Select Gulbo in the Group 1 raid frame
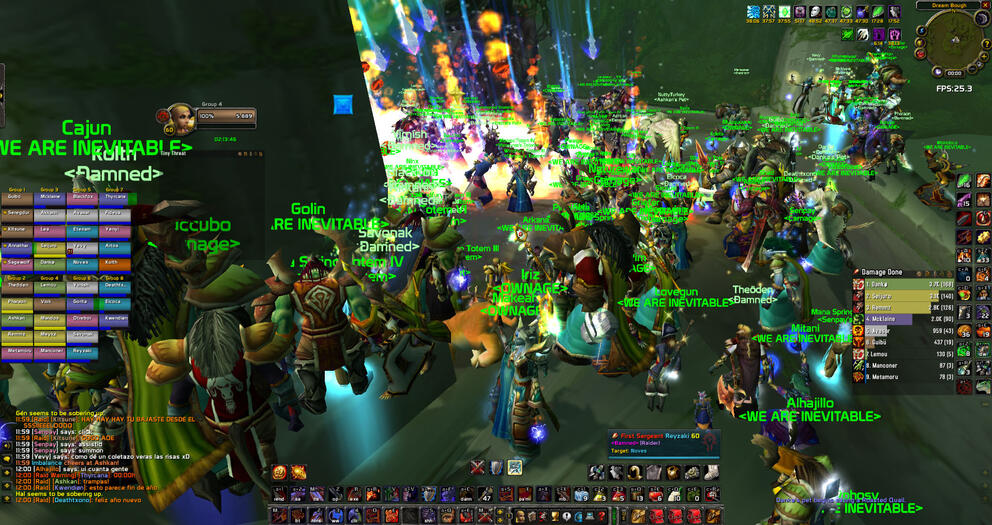The image size is (992, 525). (x=17, y=198)
